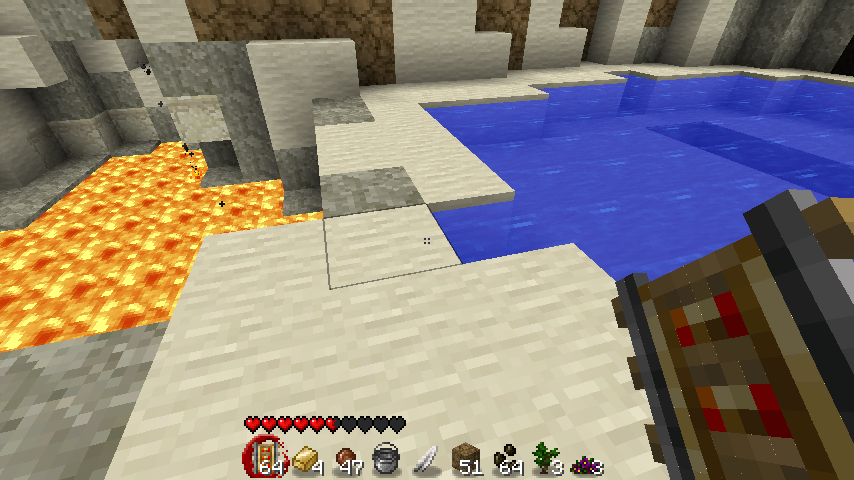Select the empty bucket slot
Screen dimensions: 854x480
coord(384,459)
